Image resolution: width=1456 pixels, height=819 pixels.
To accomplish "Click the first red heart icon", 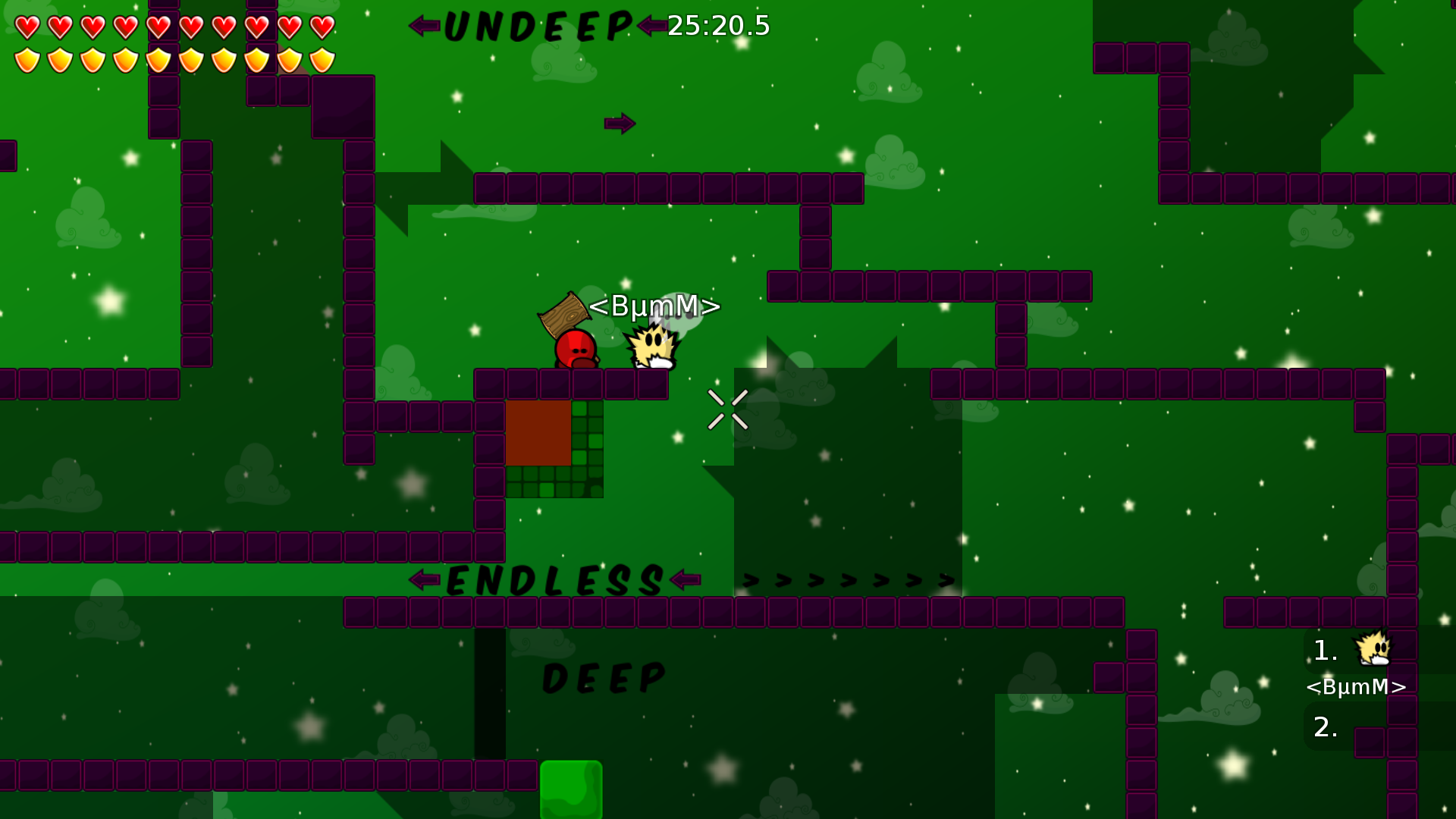I will [29, 27].
